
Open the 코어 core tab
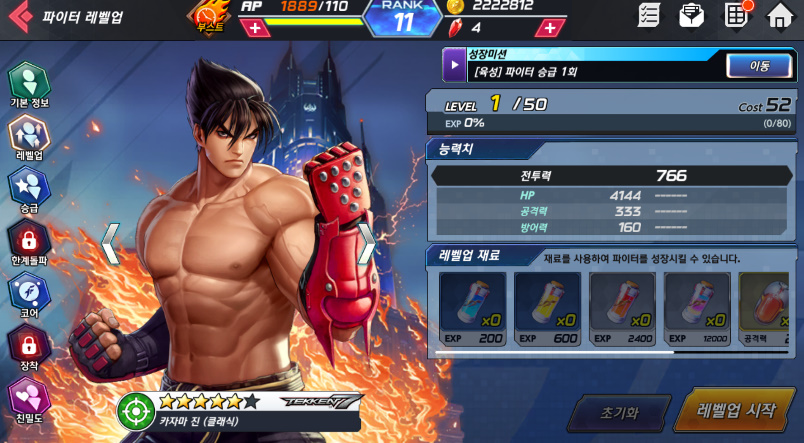(x=29, y=295)
